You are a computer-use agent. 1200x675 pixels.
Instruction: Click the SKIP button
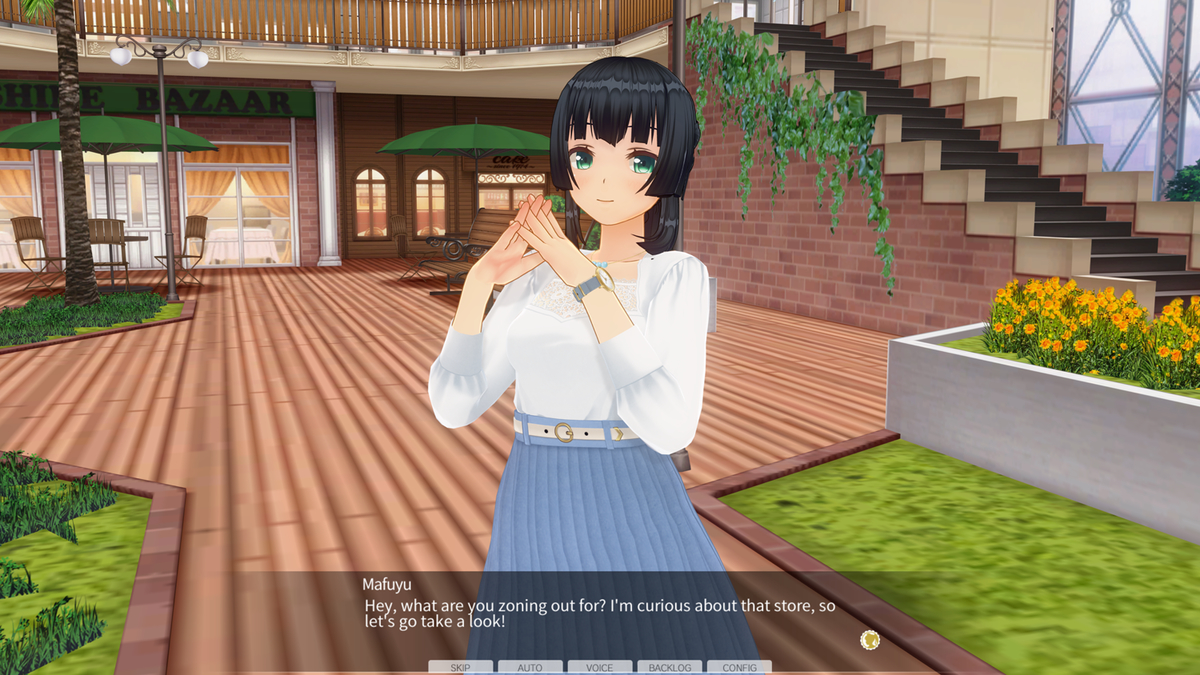460,667
